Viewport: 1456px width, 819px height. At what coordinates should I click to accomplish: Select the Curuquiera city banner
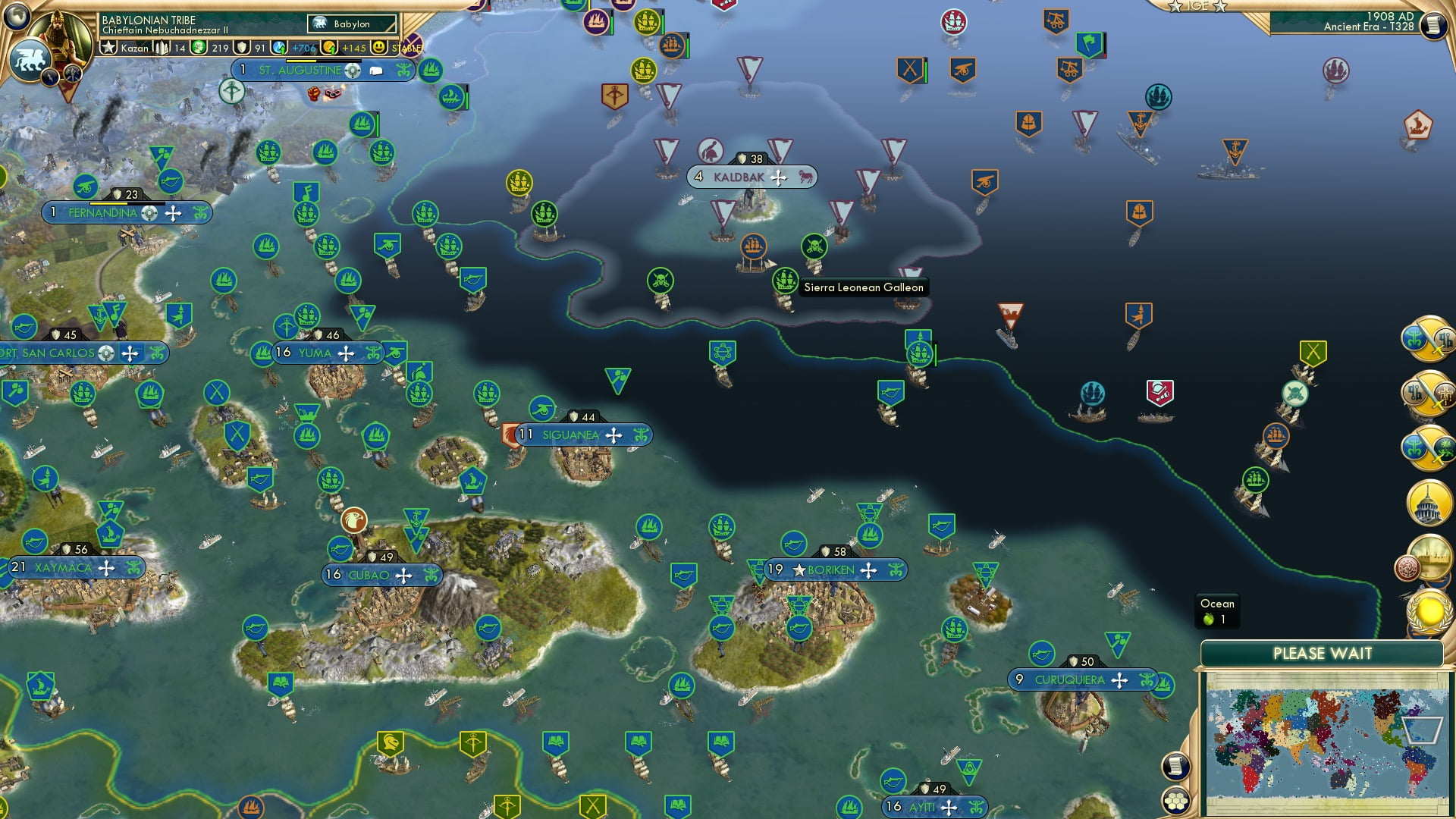pos(1069,680)
